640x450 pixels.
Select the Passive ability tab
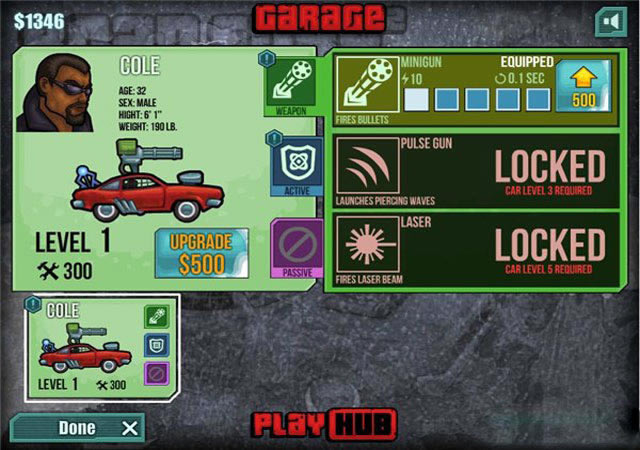pyautogui.click(x=296, y=248)
